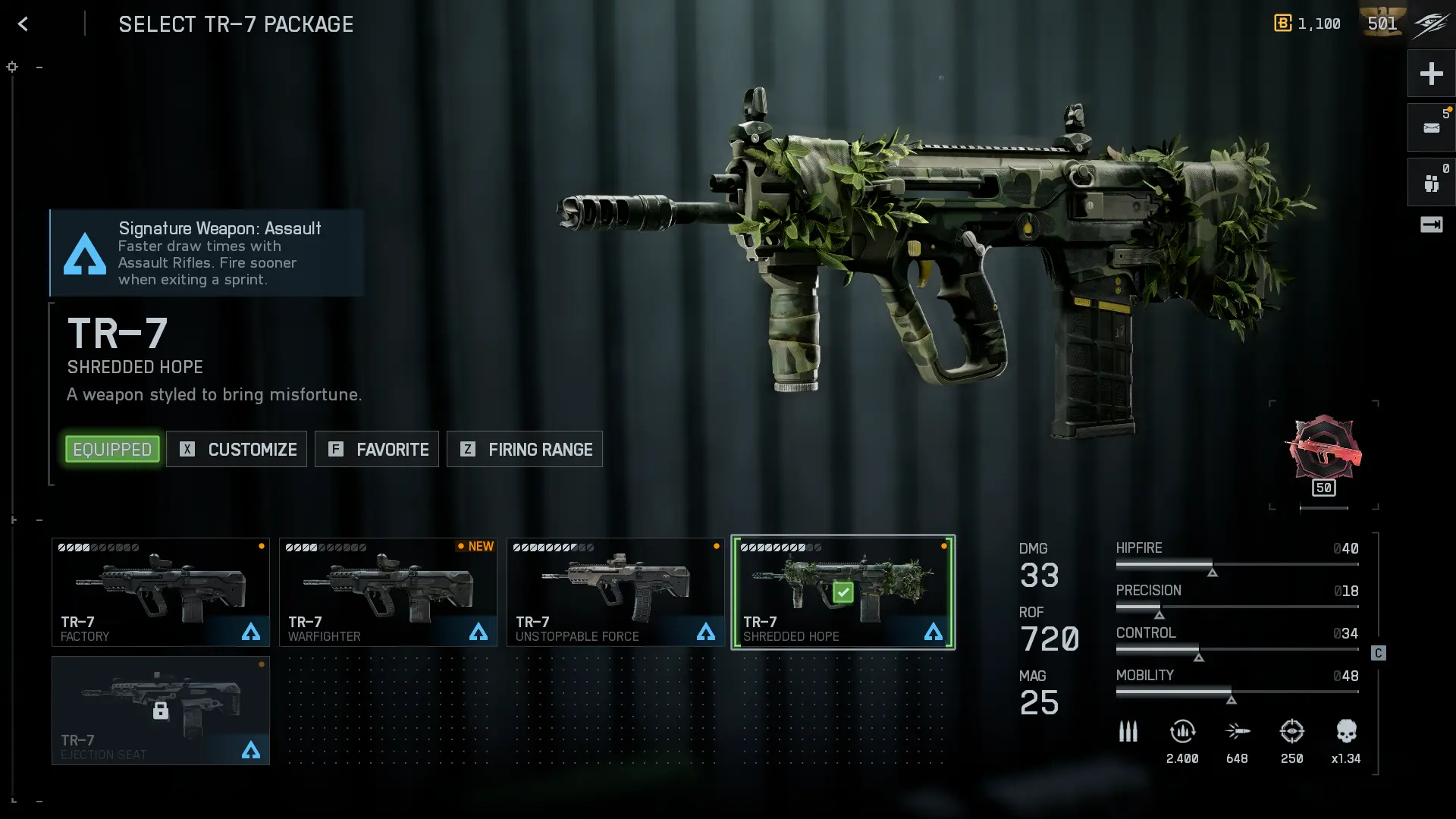Viewport: 1456px width, 819px height.
Task: Click the plus icon button
Action: (1431, 74)
